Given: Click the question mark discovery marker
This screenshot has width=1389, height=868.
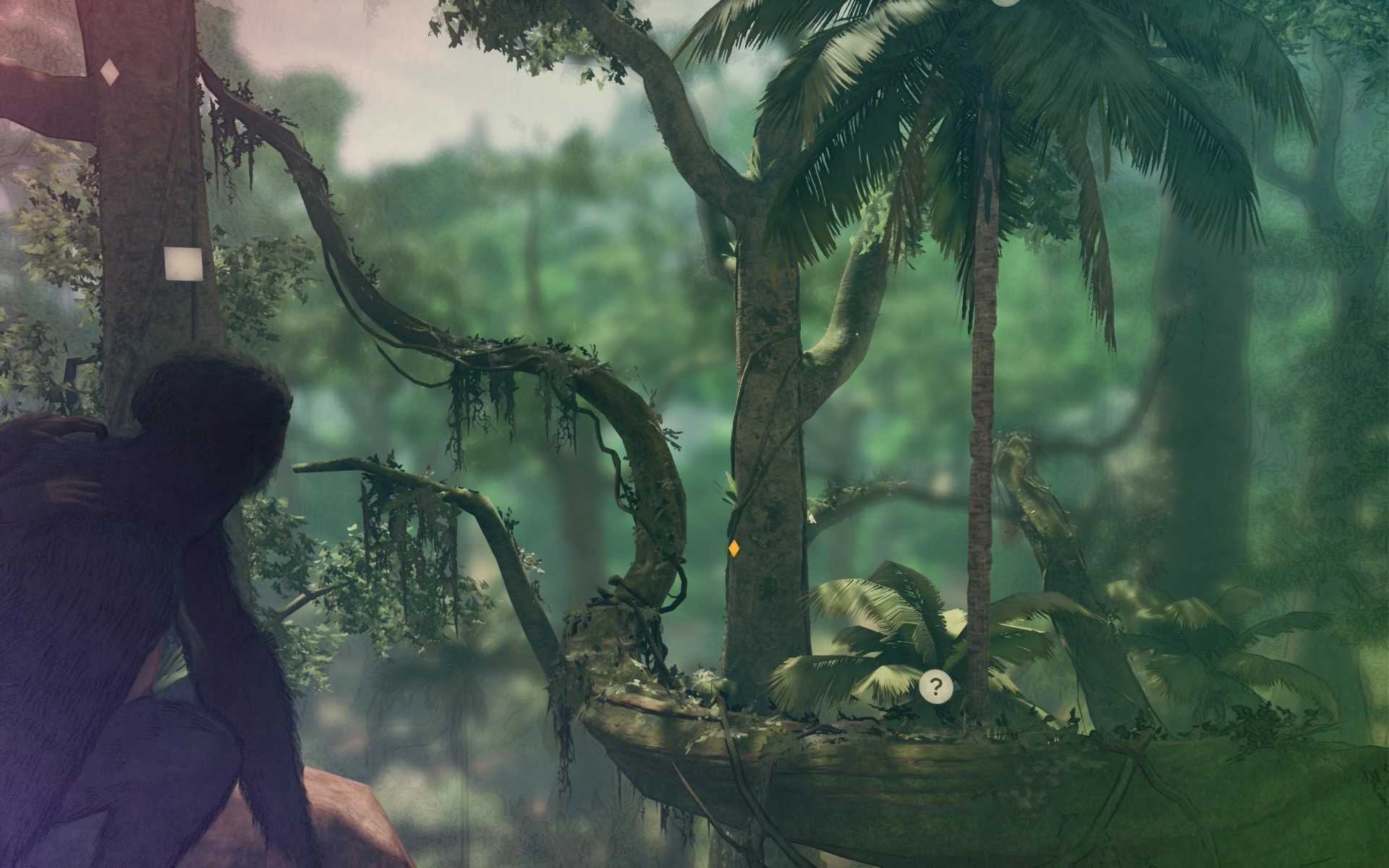Looking at the screenshot, I should click(x=936, y=687).
